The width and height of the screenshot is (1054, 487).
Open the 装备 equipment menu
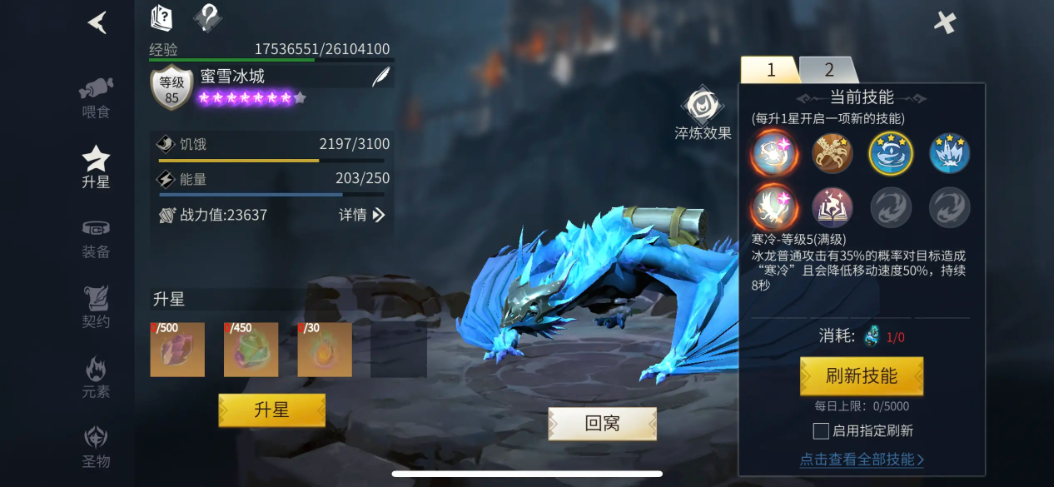click(x=96, y=238)
